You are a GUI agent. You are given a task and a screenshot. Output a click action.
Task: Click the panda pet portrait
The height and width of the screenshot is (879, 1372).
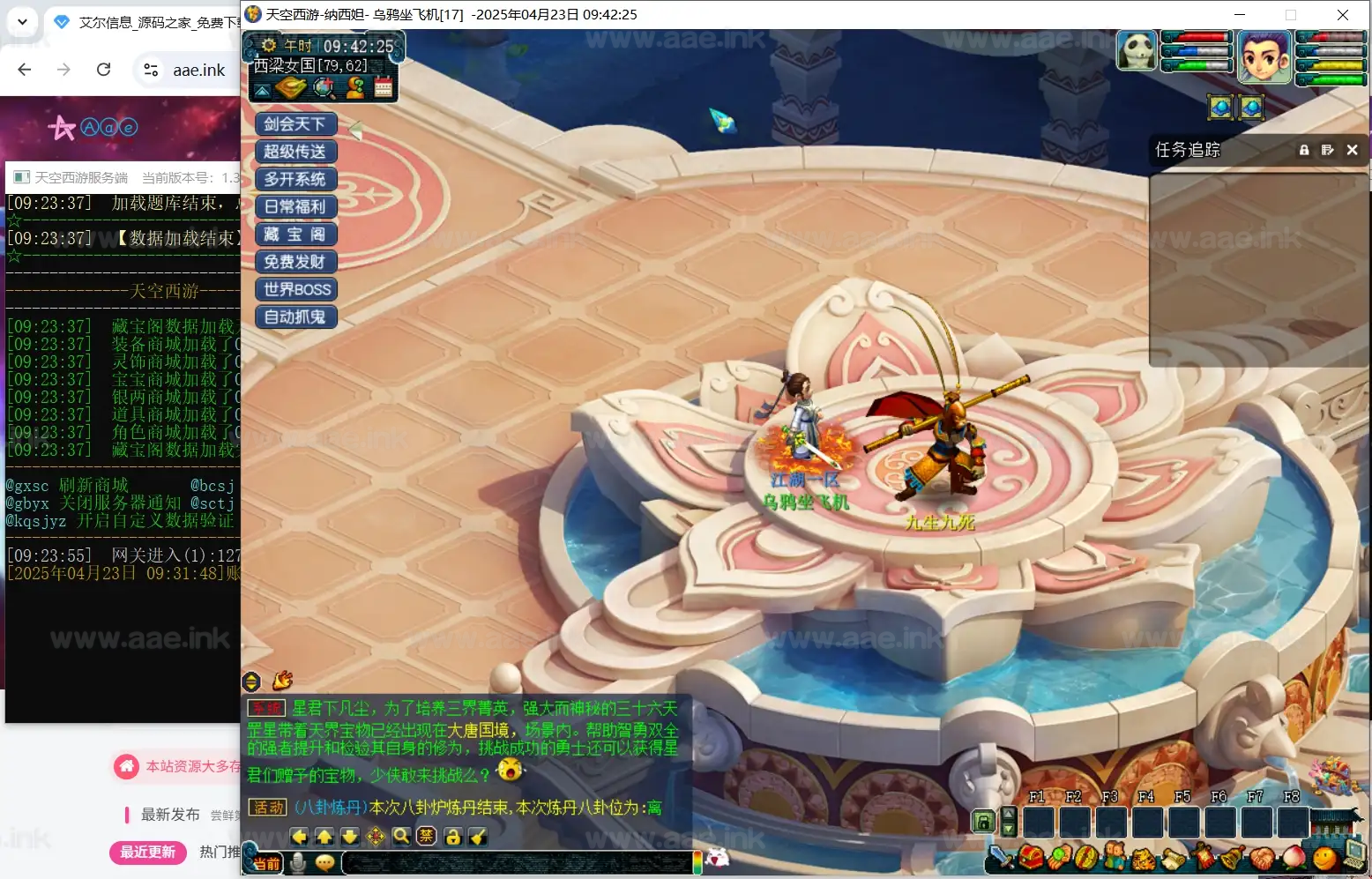(x=1136, y=50)
